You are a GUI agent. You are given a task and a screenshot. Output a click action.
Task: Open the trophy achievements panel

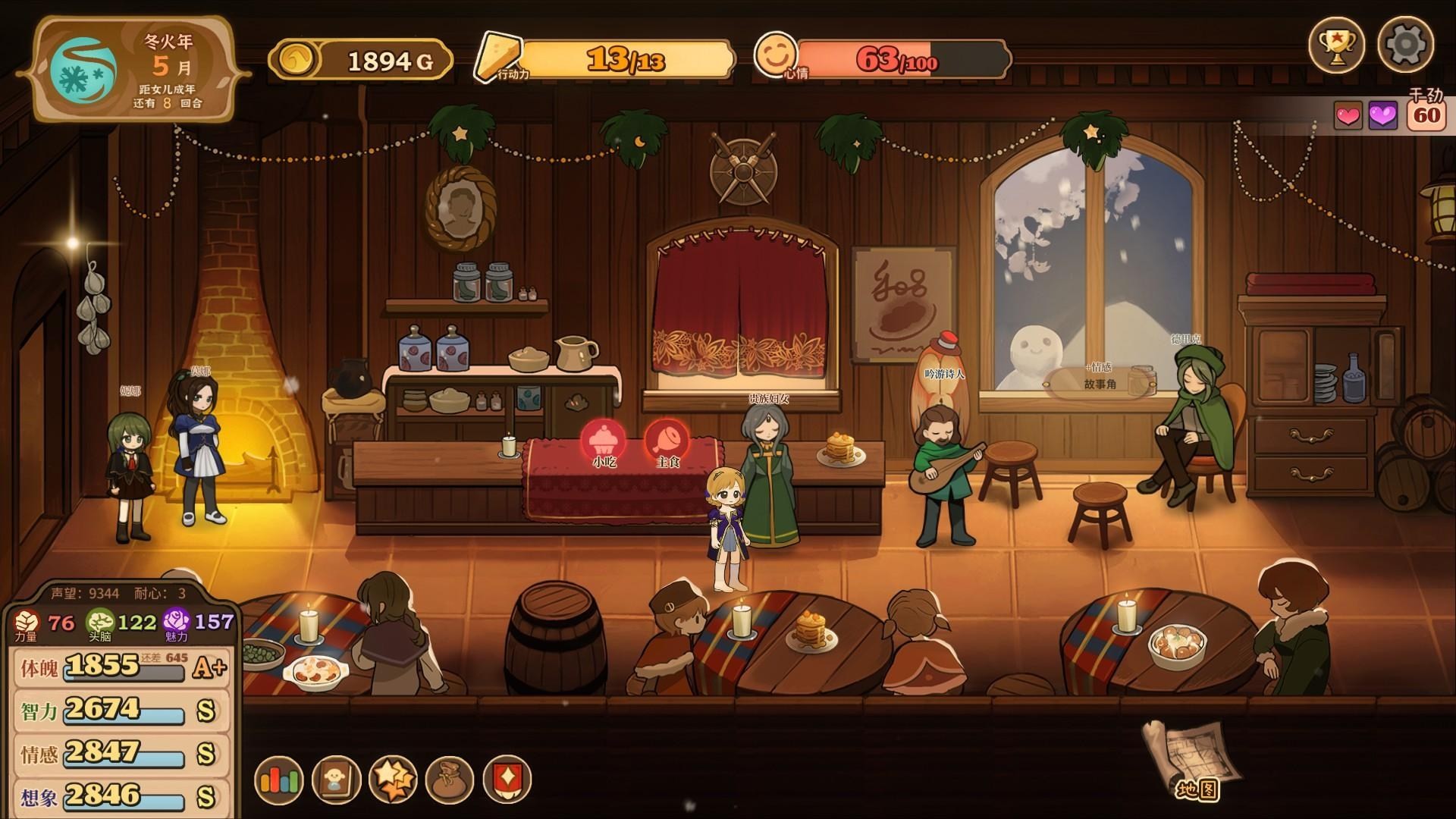coord(1336,45)
